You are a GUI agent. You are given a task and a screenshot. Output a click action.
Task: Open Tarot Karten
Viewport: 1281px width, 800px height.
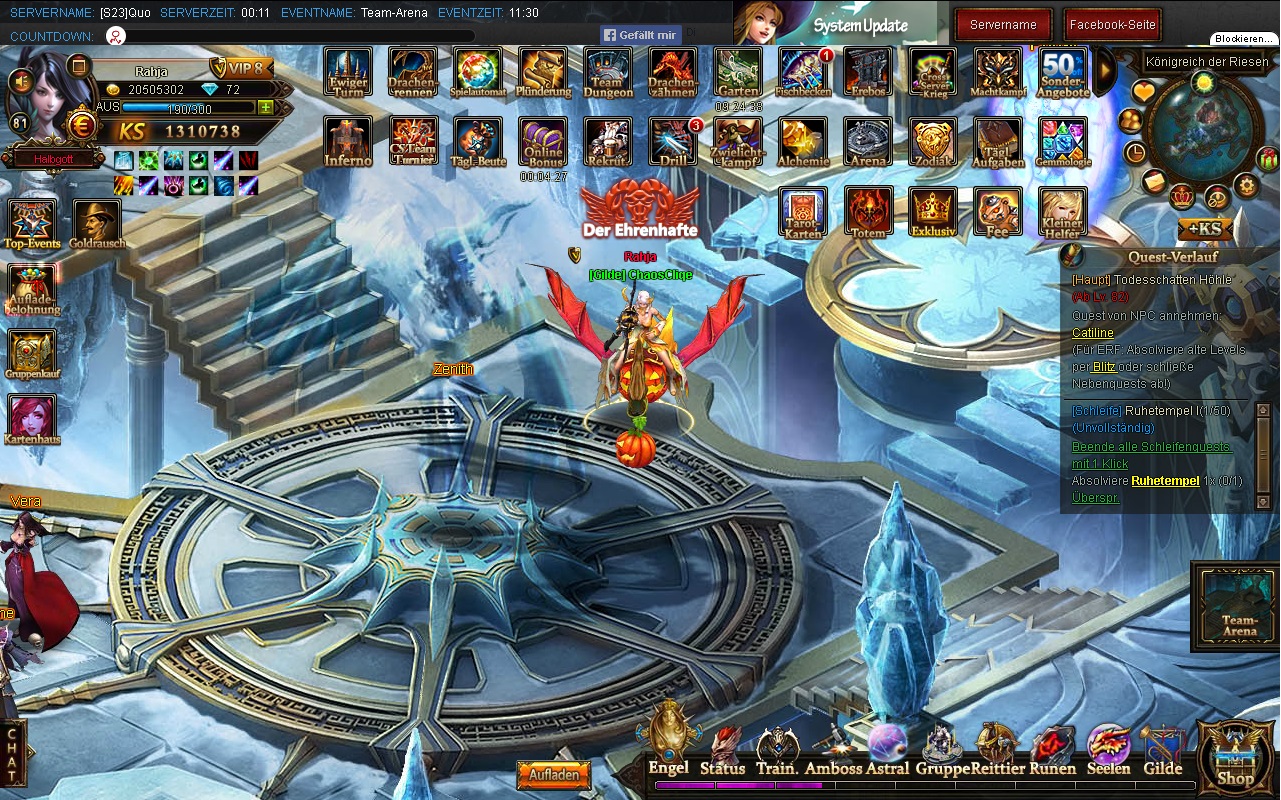[803, 212]
